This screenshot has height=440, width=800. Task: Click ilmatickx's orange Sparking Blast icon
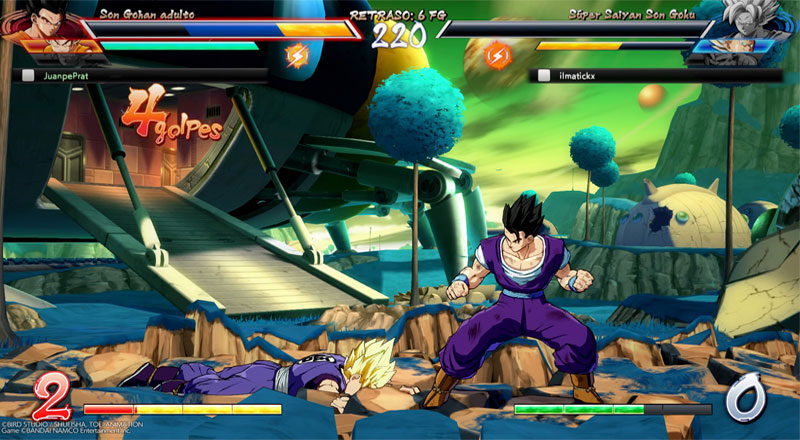(x=497, y=55)
